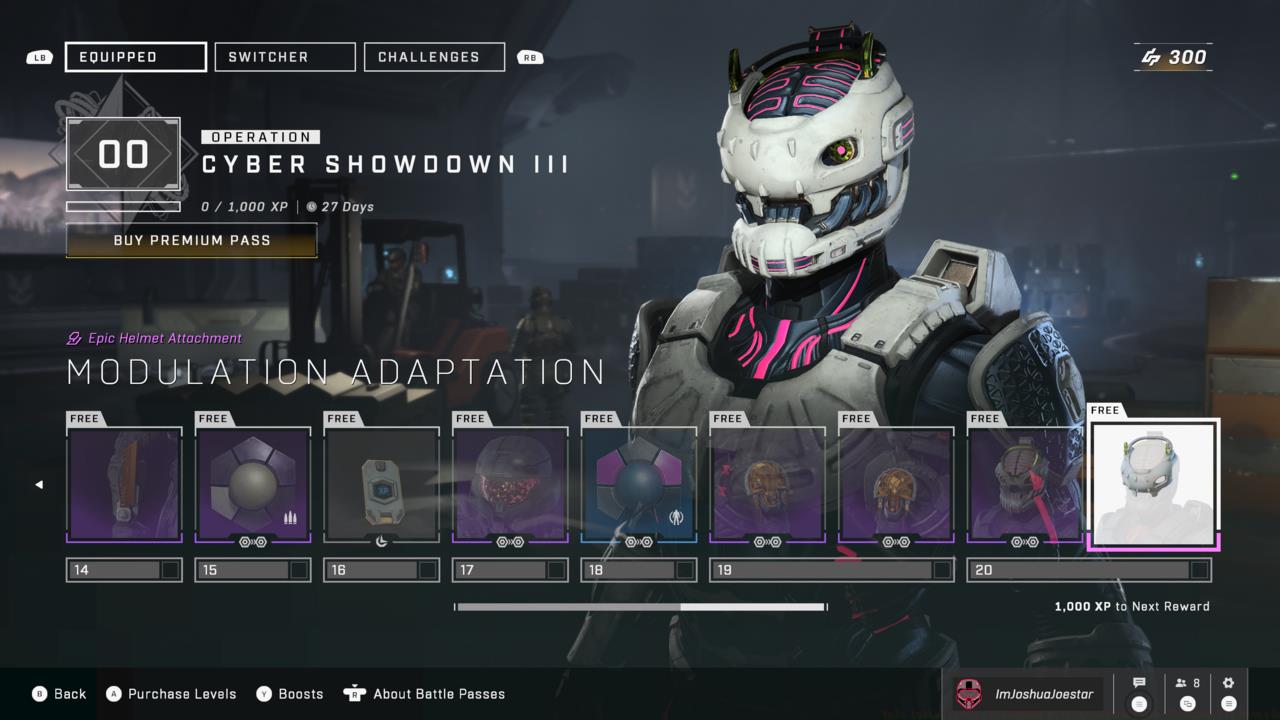Go back using the Back button

click(x=60, y=694)
